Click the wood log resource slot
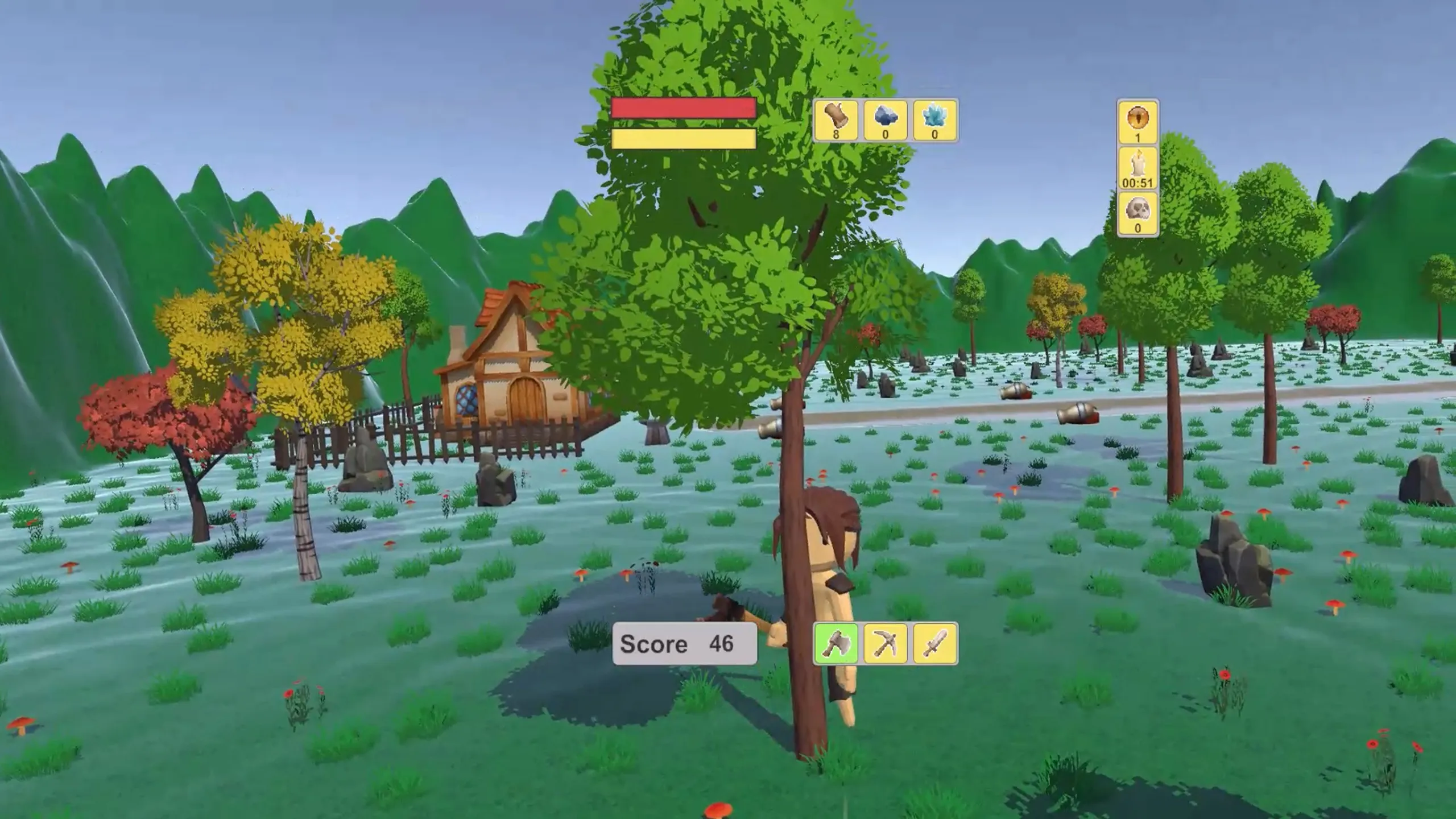Image resolution: width=1456 pixels, height=819 pixels. (x=835, y=120)
